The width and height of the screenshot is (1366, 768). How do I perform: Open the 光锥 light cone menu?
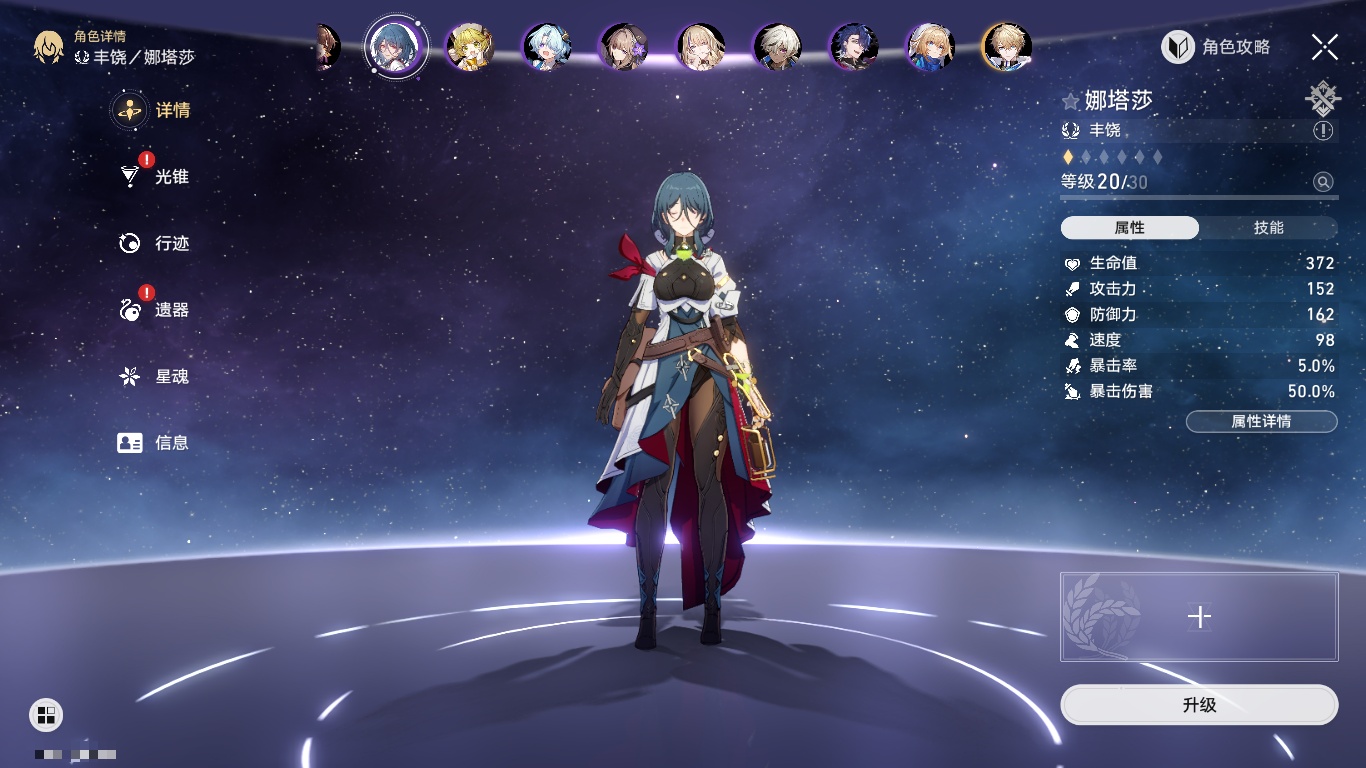154,177
